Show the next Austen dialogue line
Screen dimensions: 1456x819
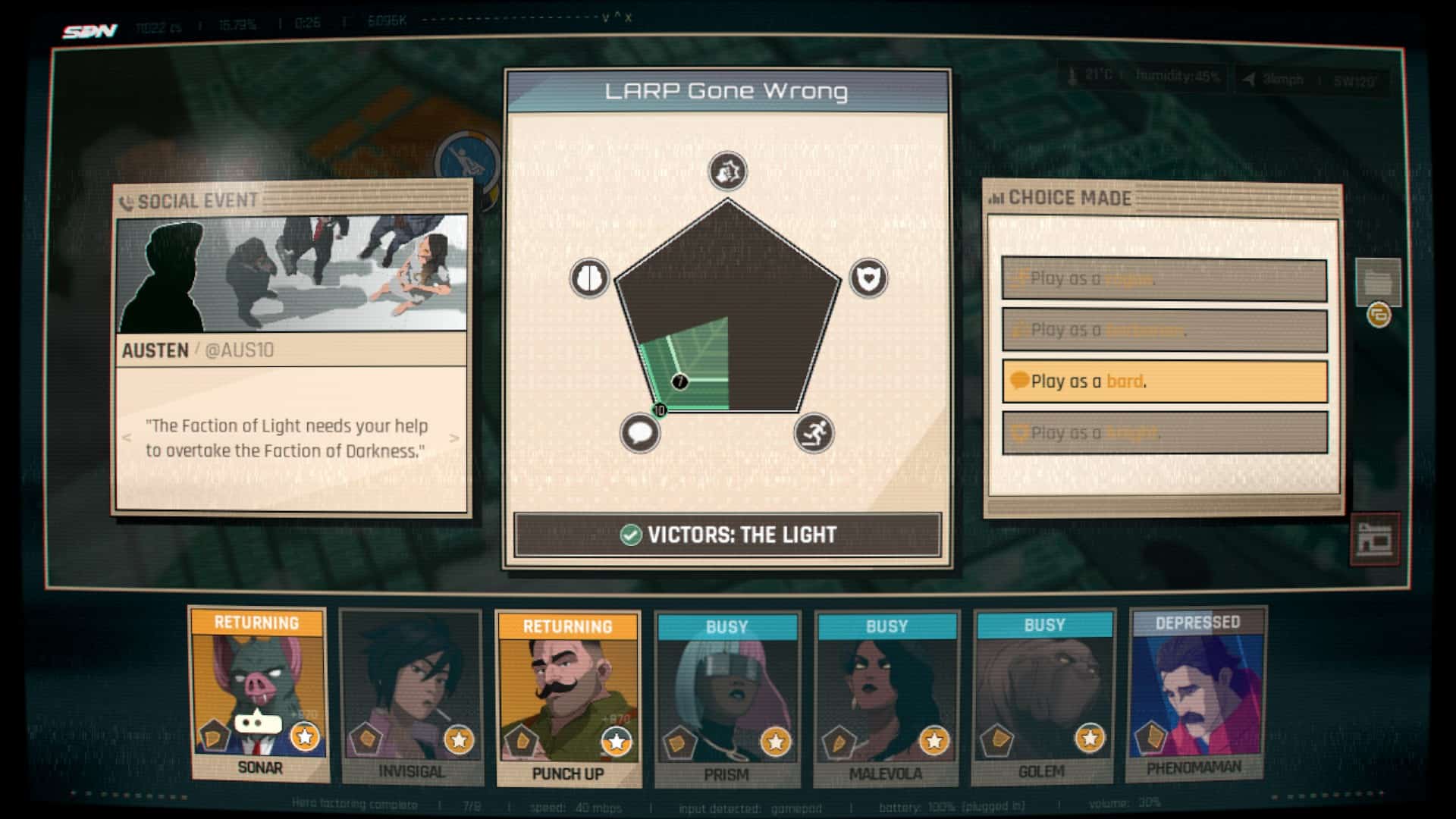(454, 438)
